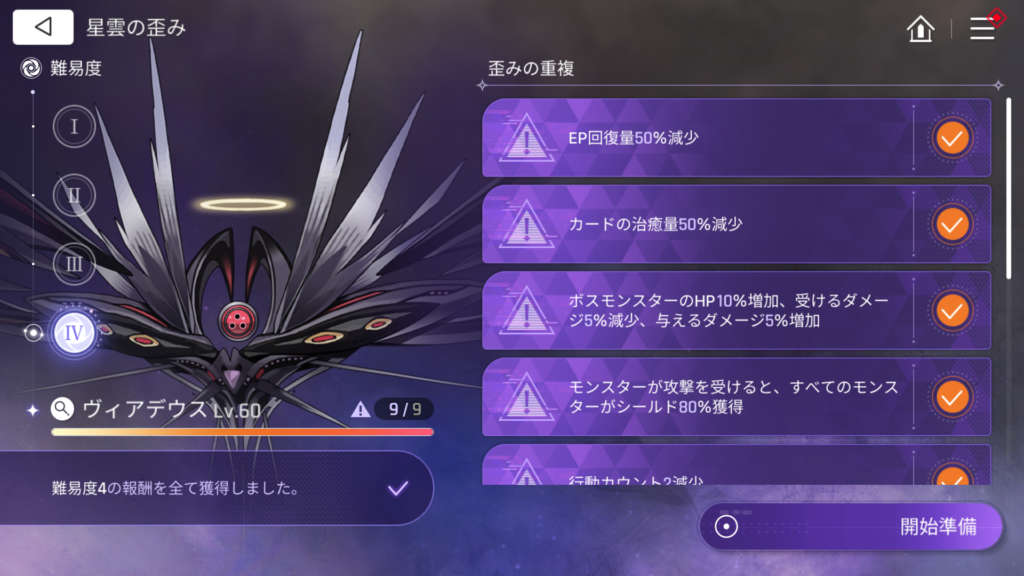Screen dimensions: 1024x576
Task: Open the hamburger menu
Action: pos(982,28)
